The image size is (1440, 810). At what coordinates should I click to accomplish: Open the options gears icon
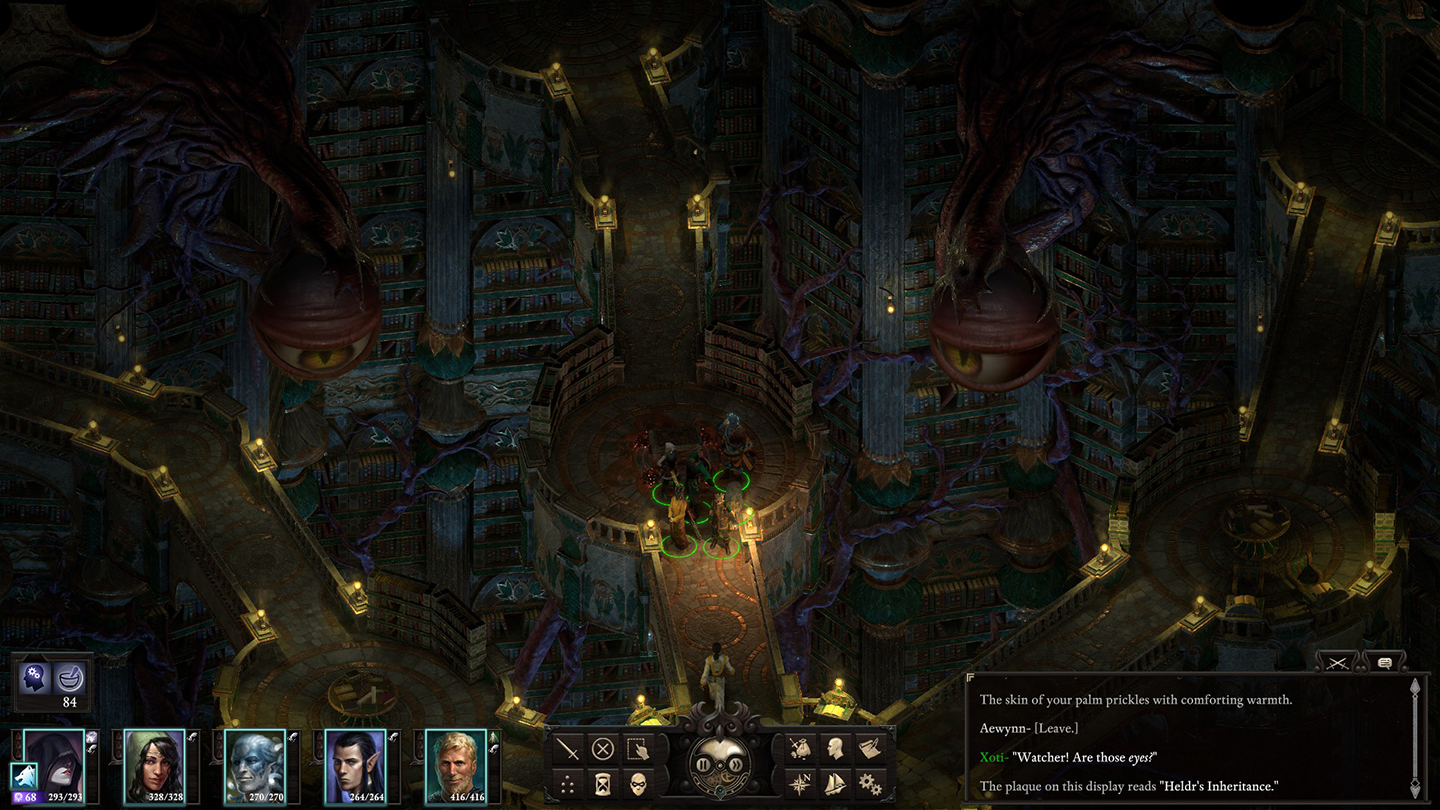(867, 783)
